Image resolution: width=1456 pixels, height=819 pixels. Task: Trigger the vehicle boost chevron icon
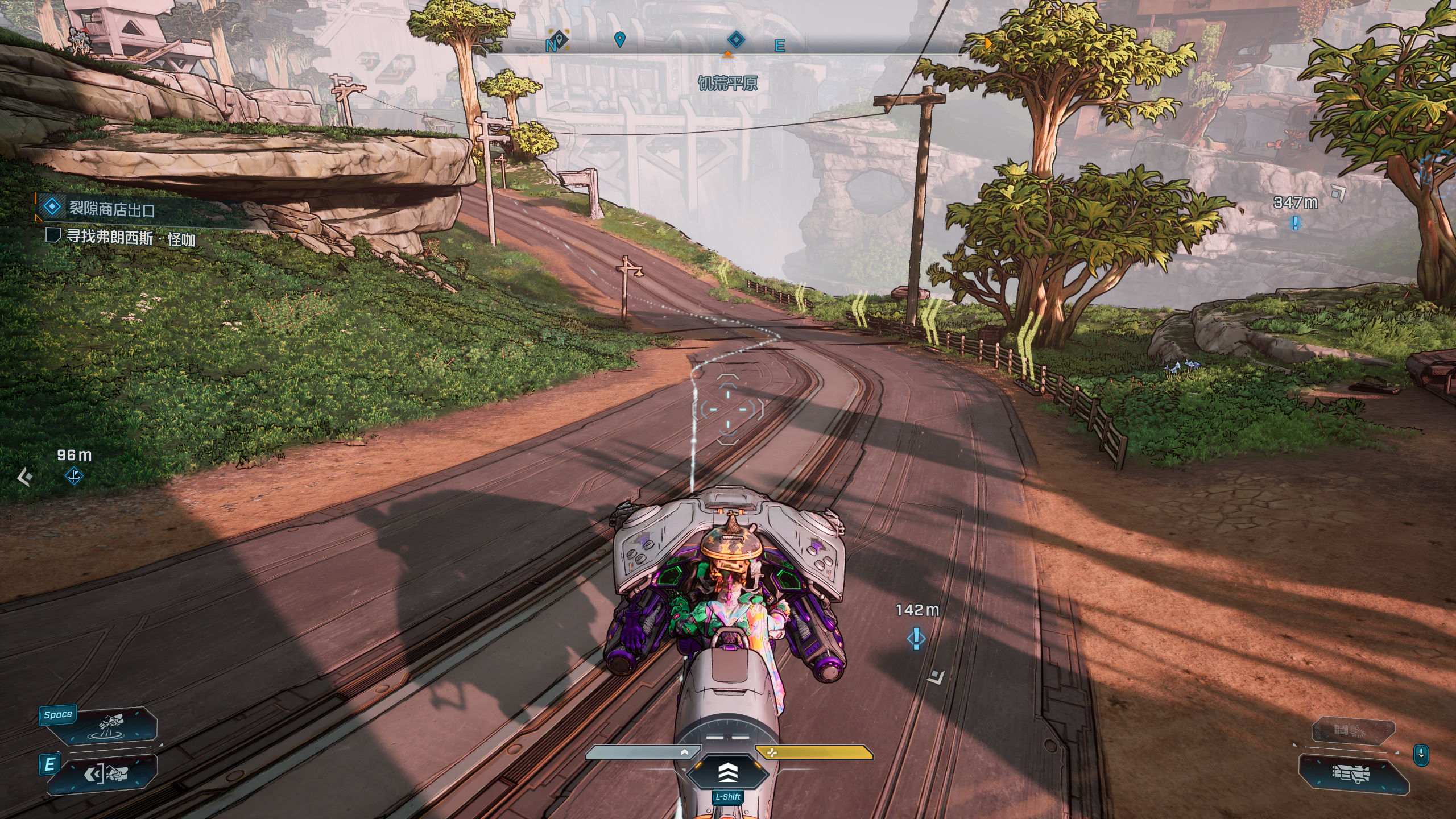(728, 772)
